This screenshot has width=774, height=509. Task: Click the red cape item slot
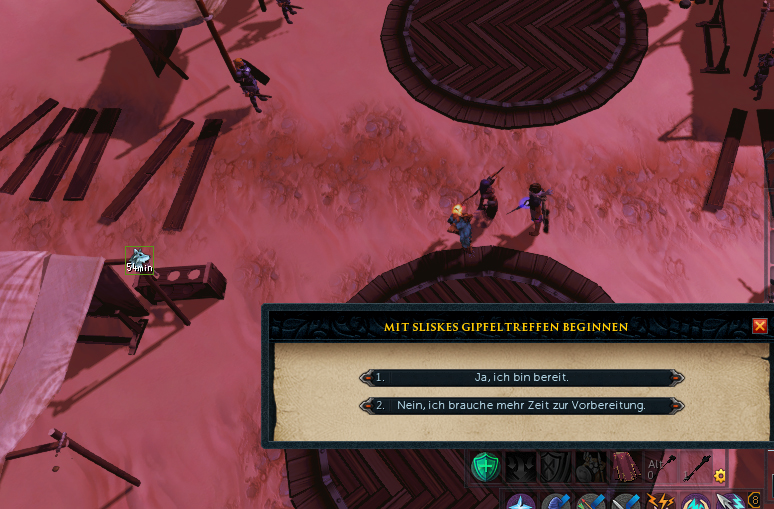pyautogui.click(x=625, y=466)
